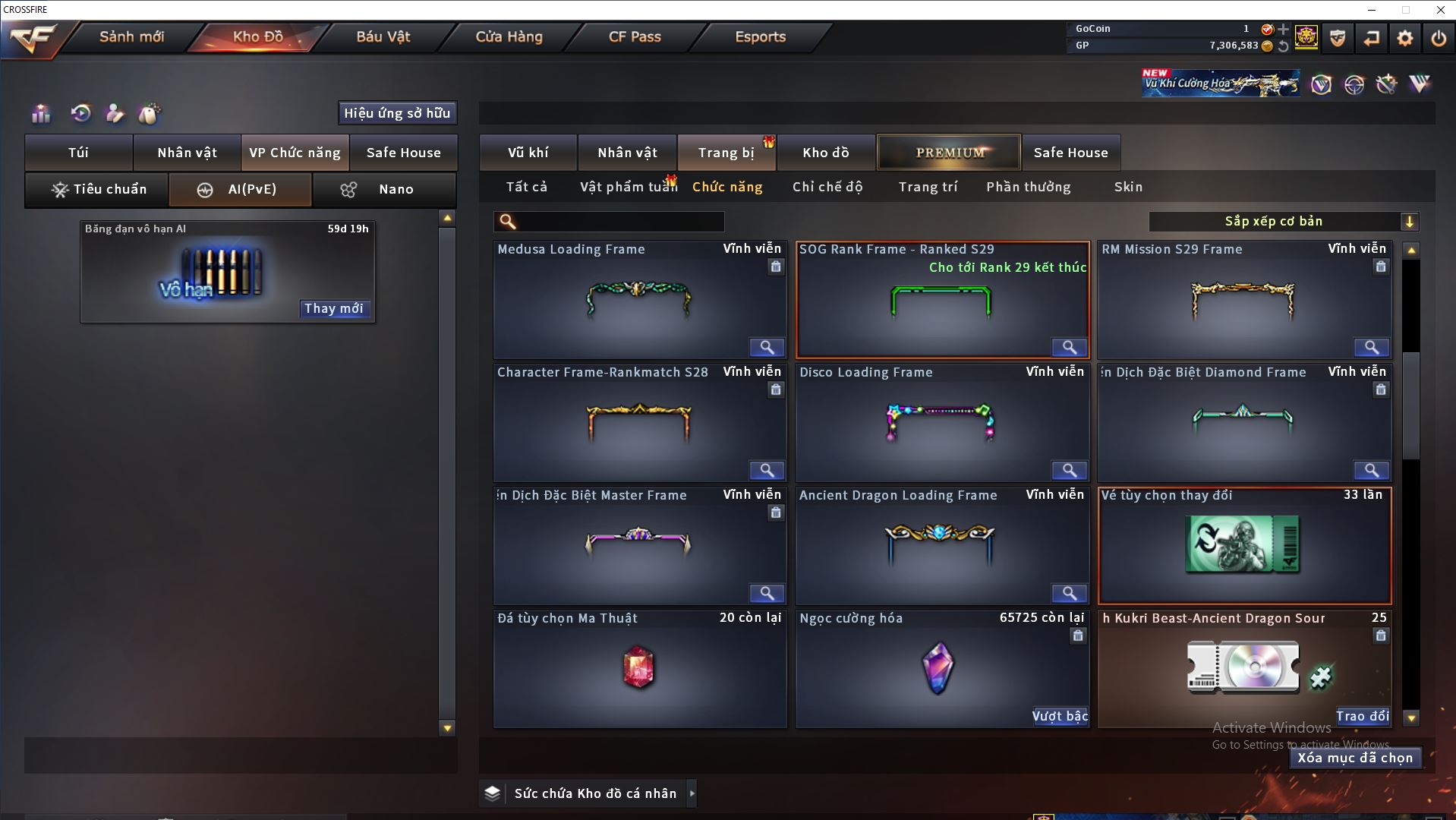Open the Sắp xếp cơ bản sort dropdown
The image size is (1456, 820).
click(x=1283, y=222)
